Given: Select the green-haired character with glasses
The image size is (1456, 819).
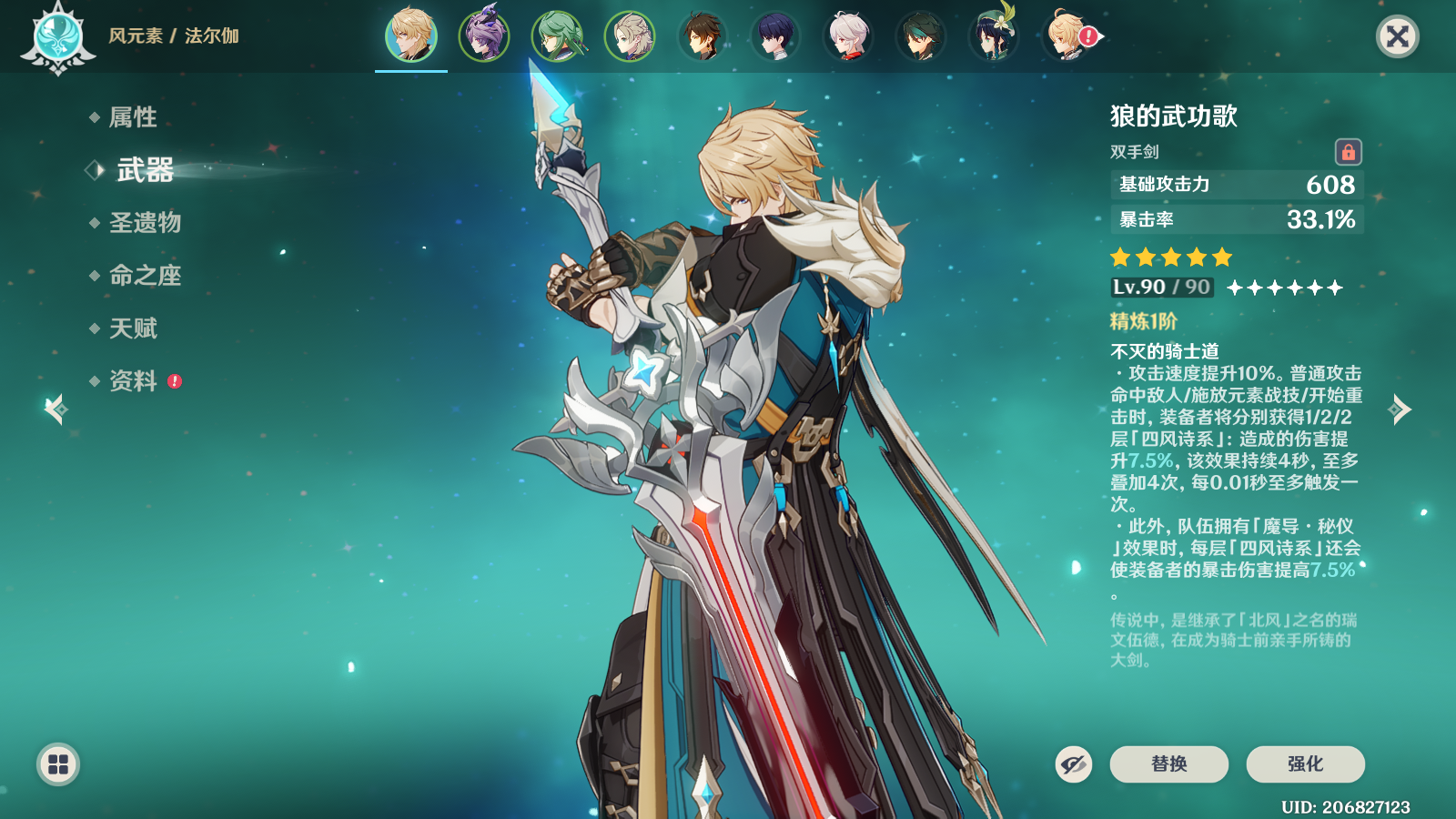Looking at the screenshot, I should tap(557, 36).
